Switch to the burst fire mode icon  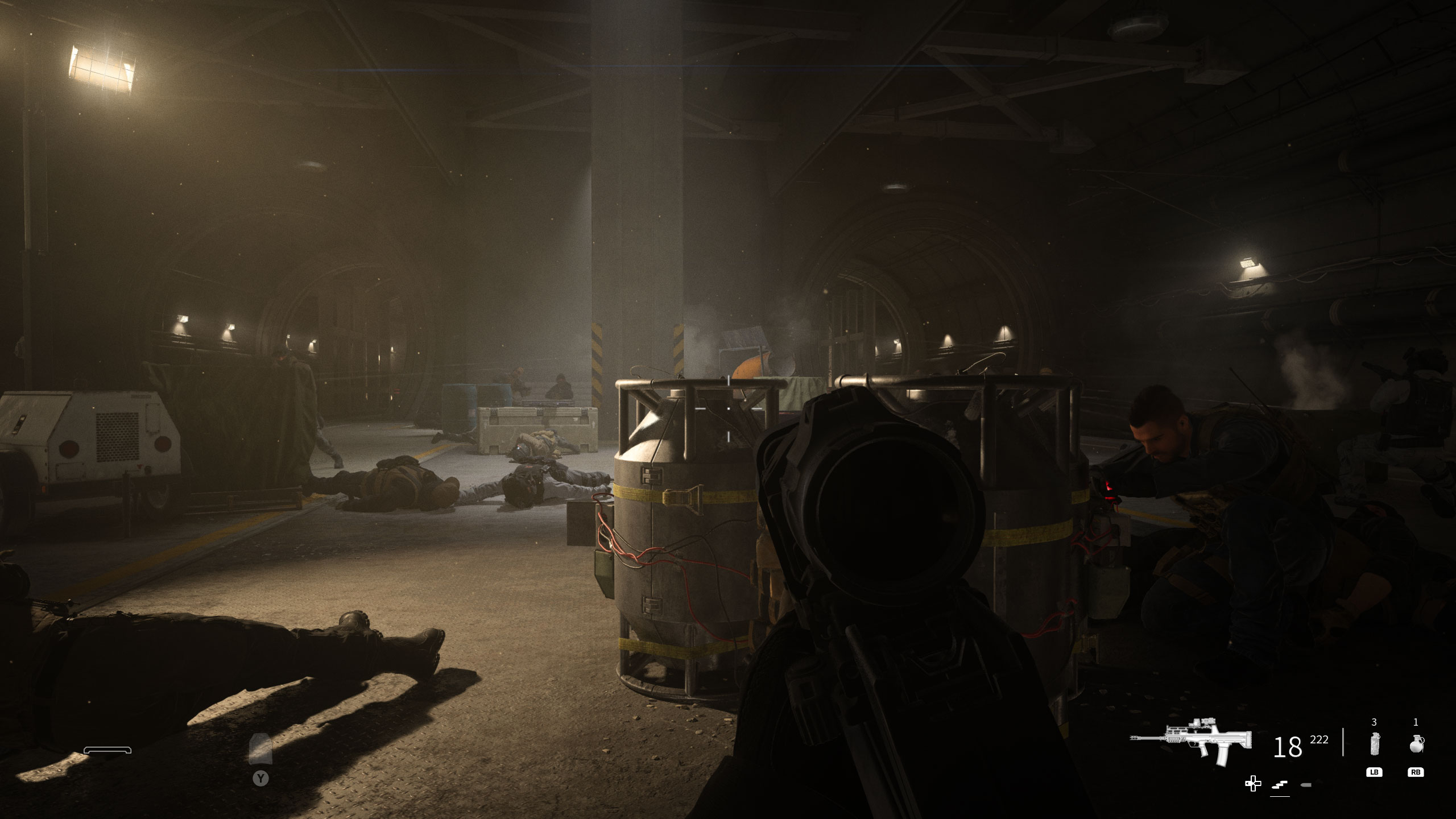[x=1280, y=785]
